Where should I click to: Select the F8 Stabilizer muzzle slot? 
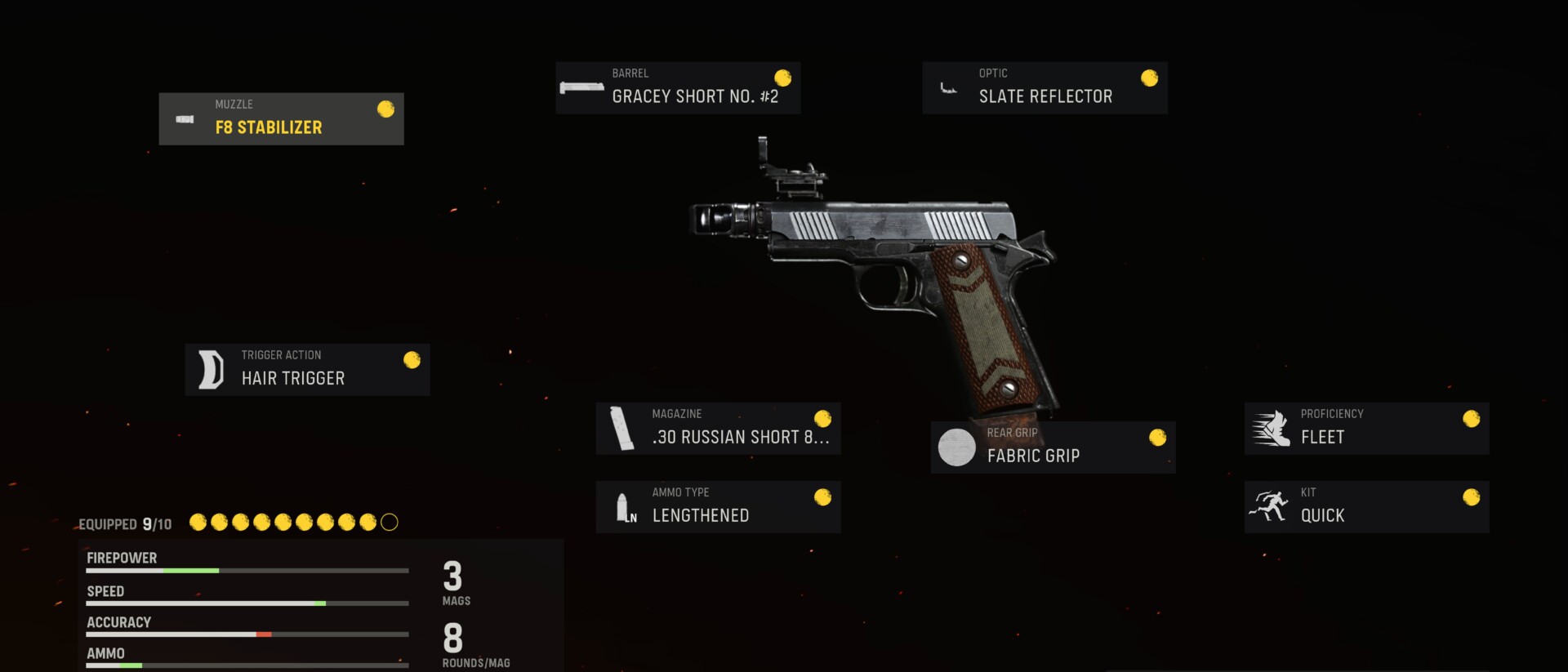coord(281,119)
